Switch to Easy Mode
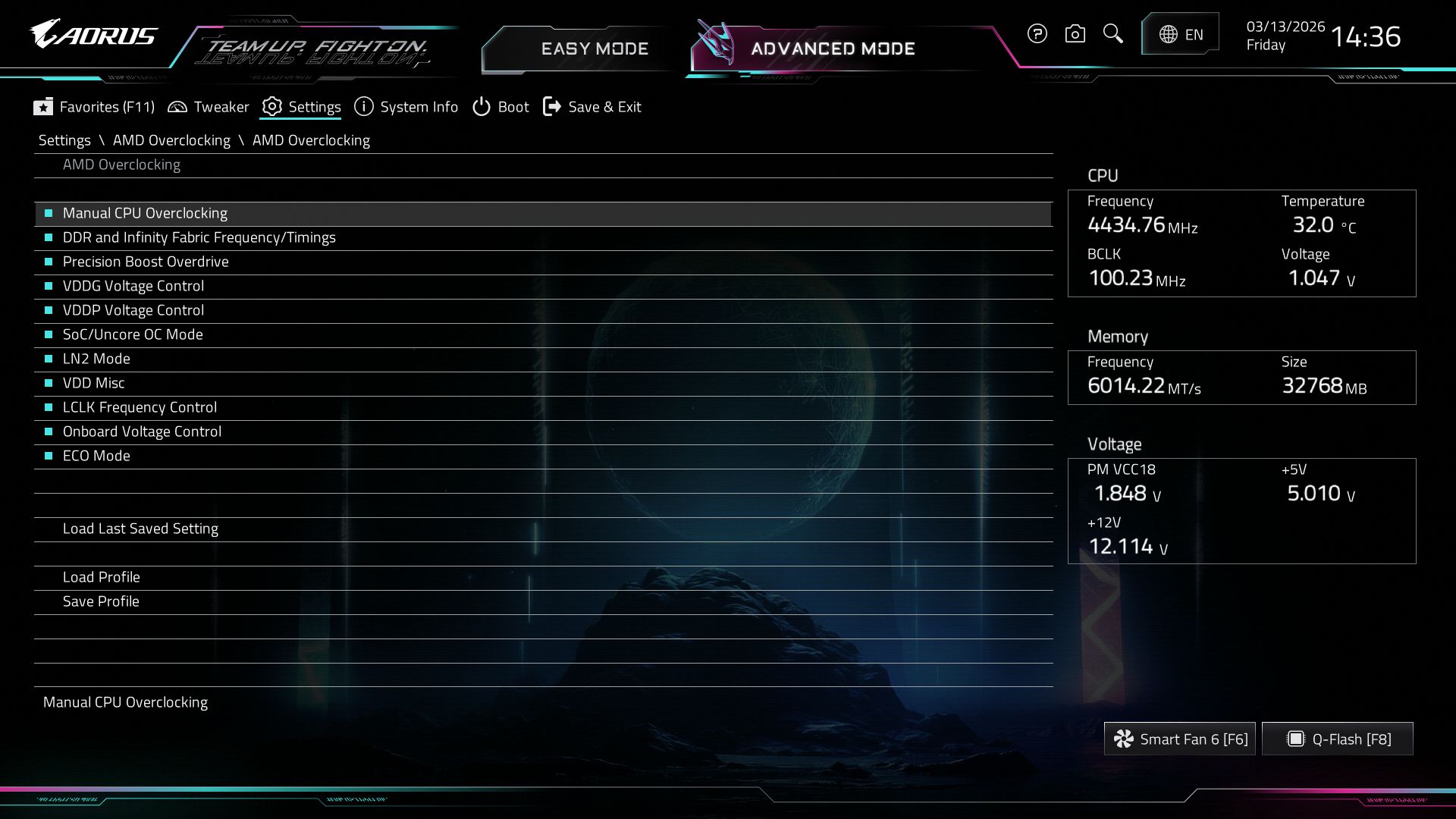The height and width of the screenshot is (819, 1456). 594,49
